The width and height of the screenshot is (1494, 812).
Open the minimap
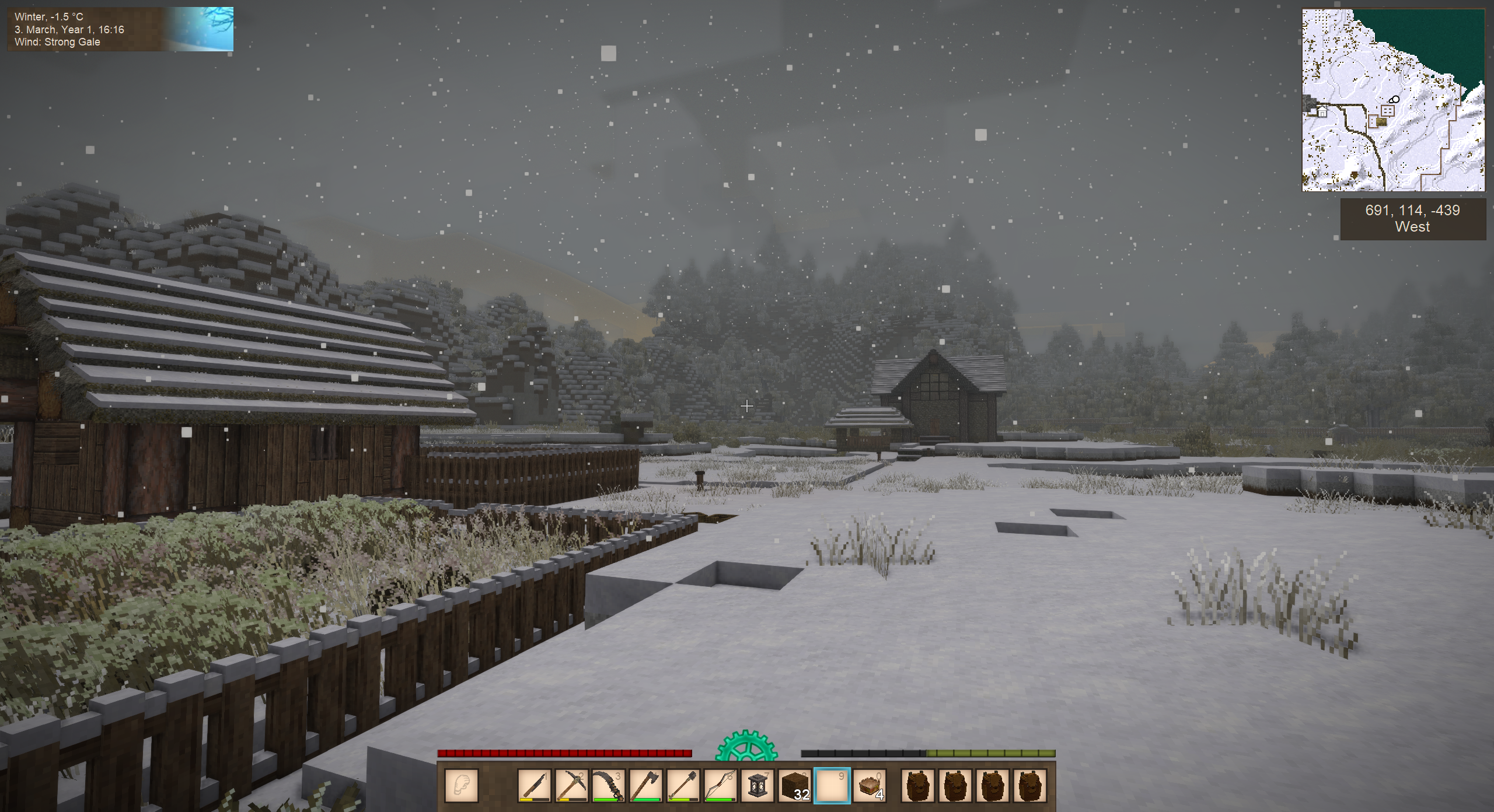click(1393, 100)
